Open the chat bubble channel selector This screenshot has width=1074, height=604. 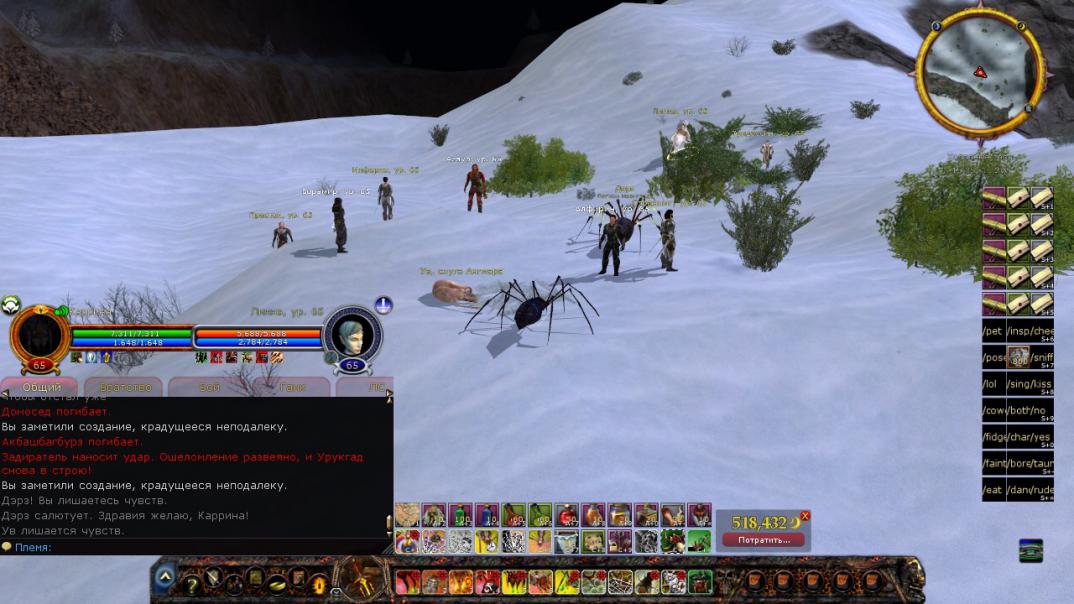pyautogui.click(x=7, y=547)
